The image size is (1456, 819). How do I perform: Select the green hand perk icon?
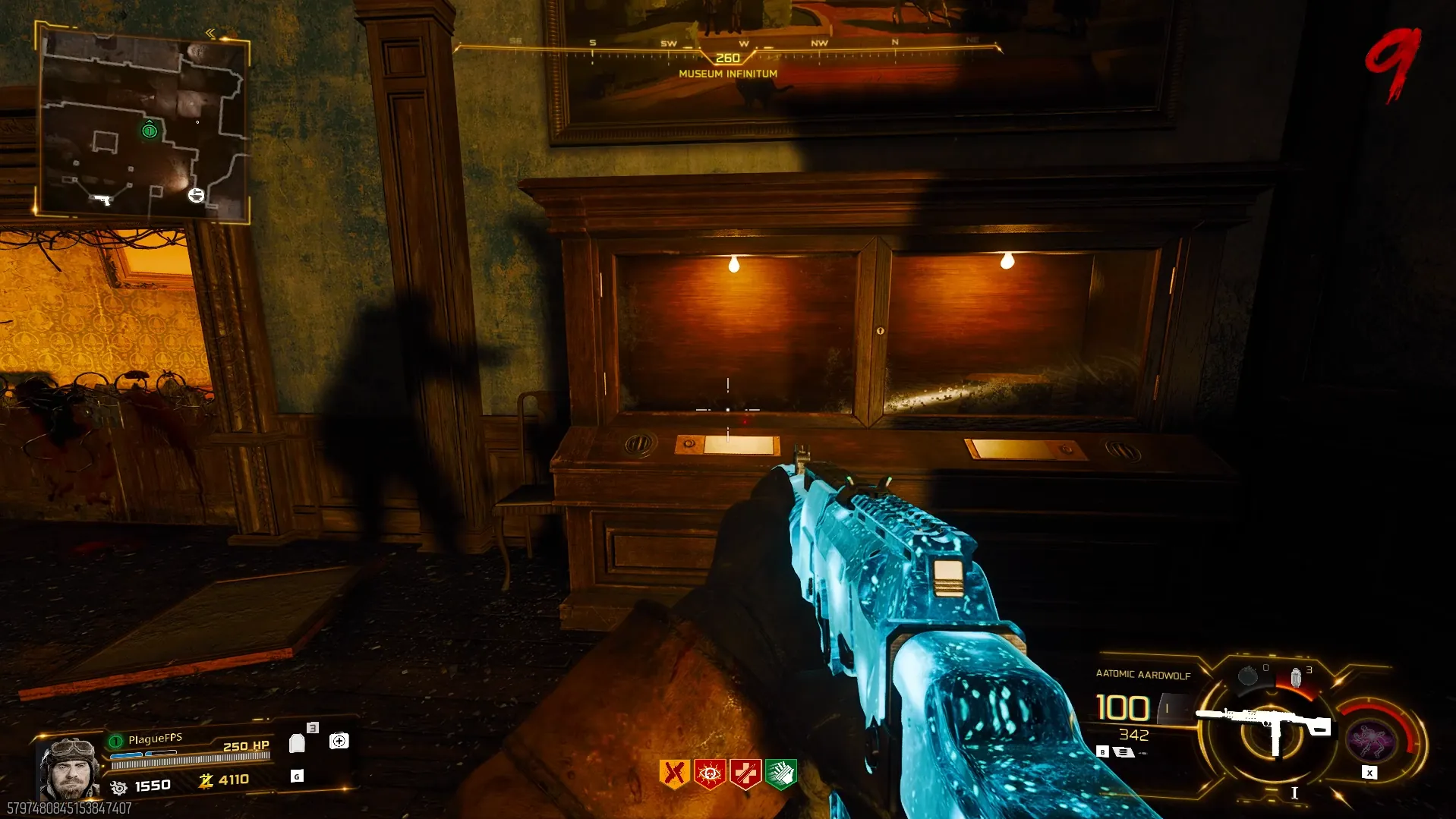pos(781,774)
